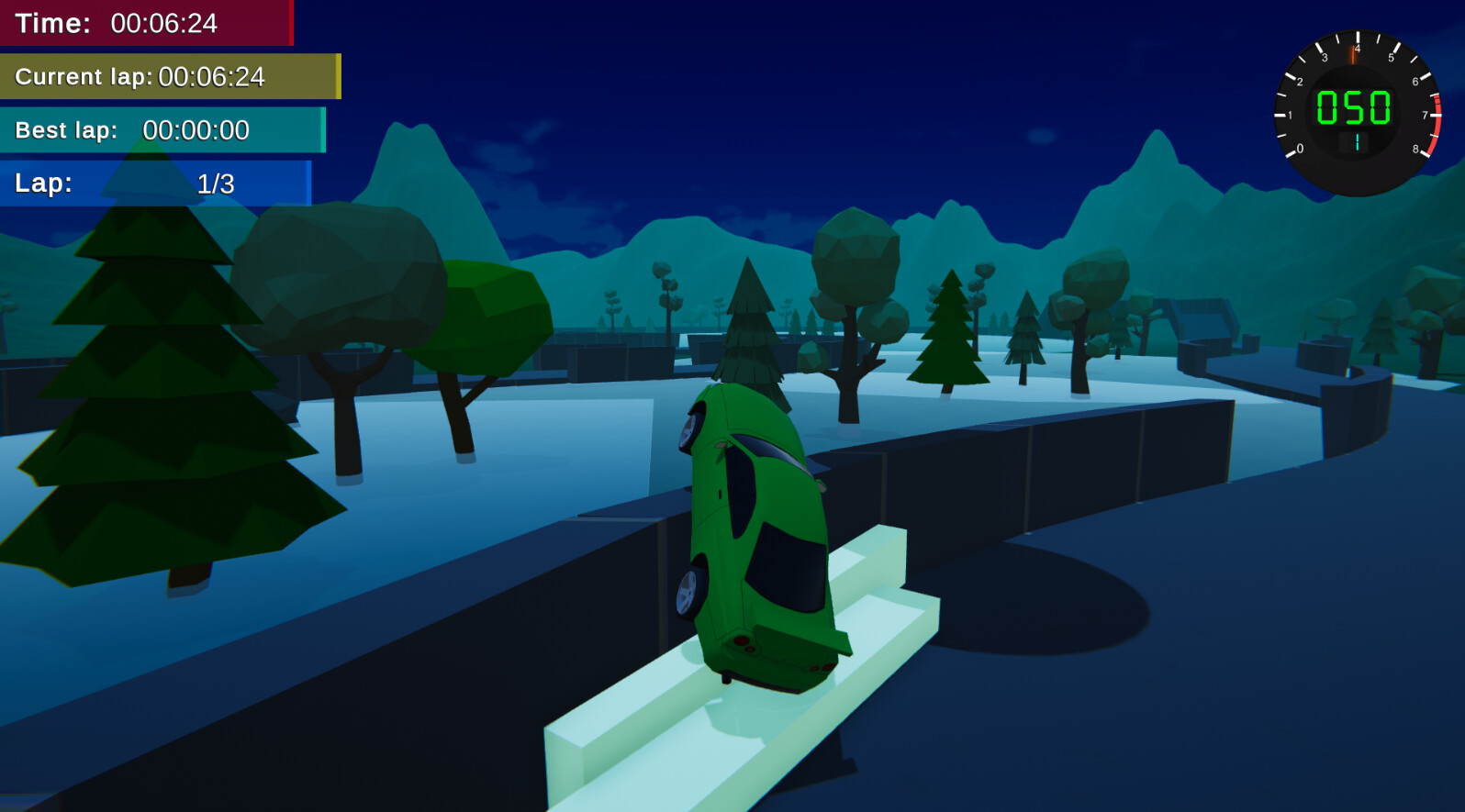Click the zero mark tick on the gauge rim
1465x812 pixels.
click(x=1291, y=152)
